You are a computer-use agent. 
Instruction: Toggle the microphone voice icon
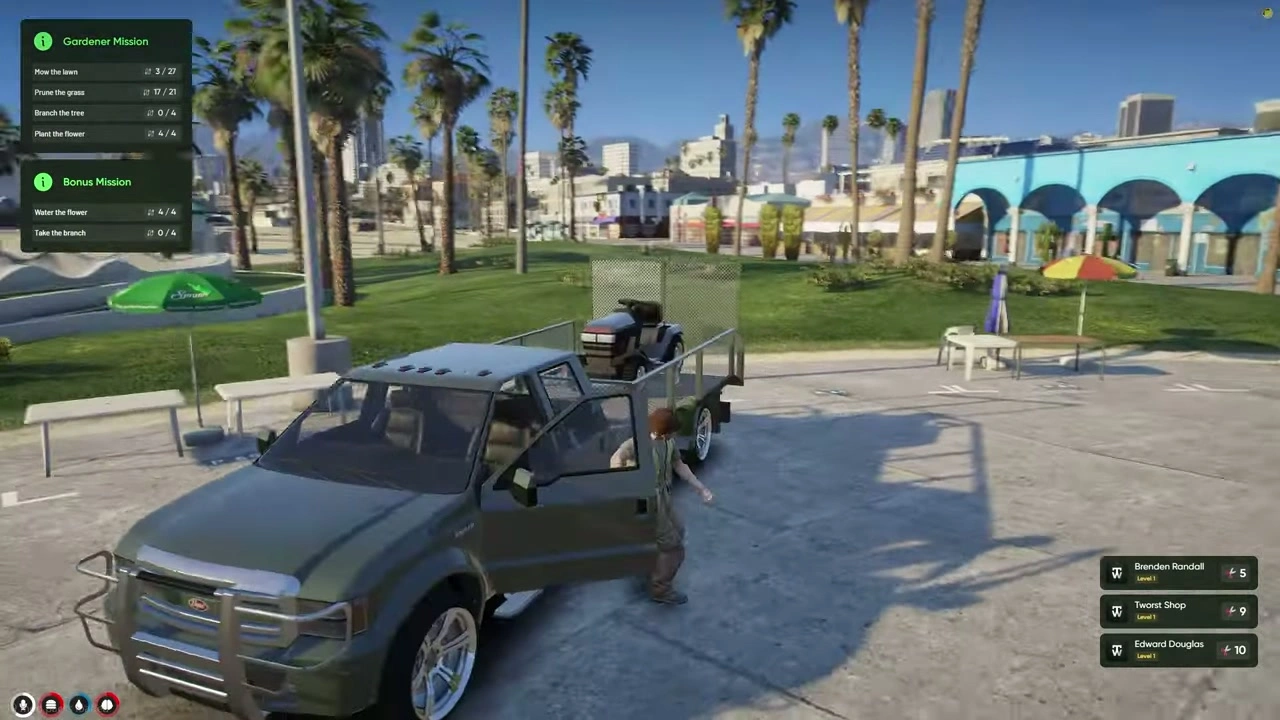[x=23, y=705]
